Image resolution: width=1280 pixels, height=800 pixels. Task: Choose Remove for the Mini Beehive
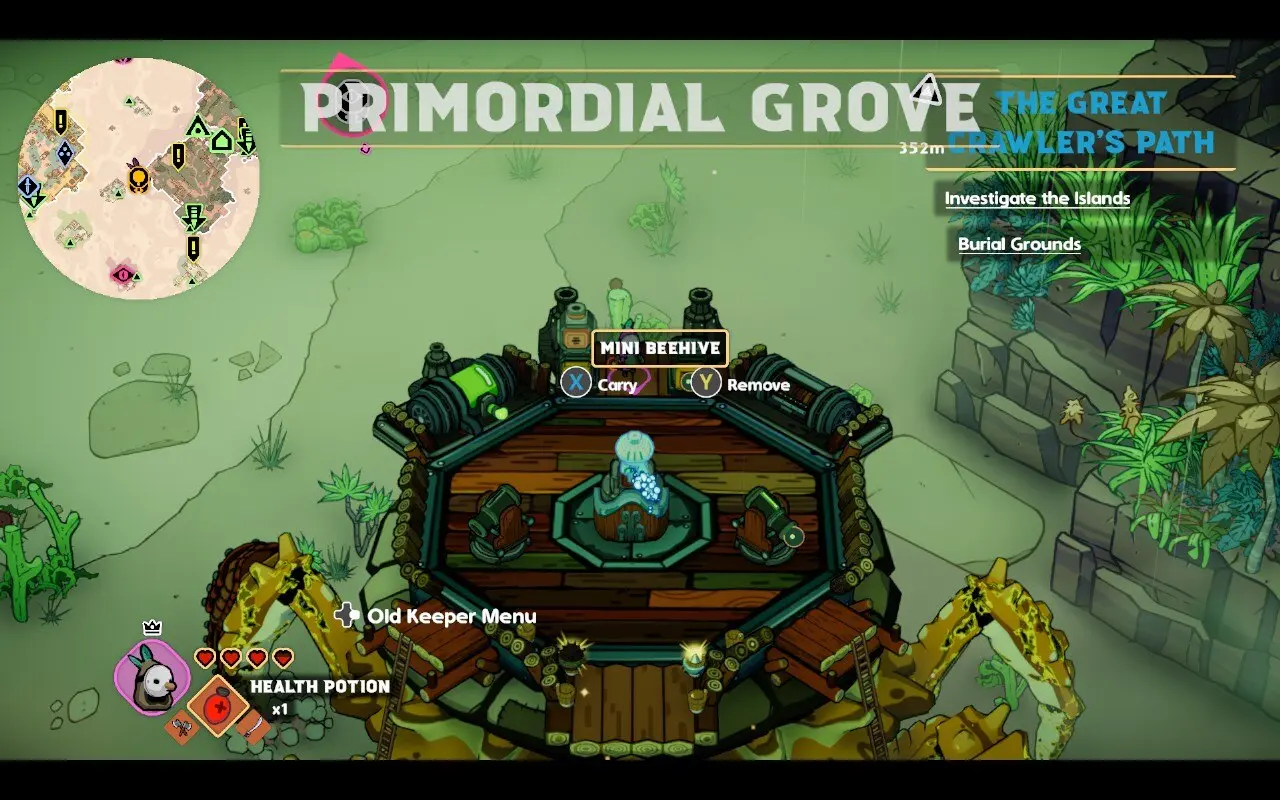click(740, 384)
